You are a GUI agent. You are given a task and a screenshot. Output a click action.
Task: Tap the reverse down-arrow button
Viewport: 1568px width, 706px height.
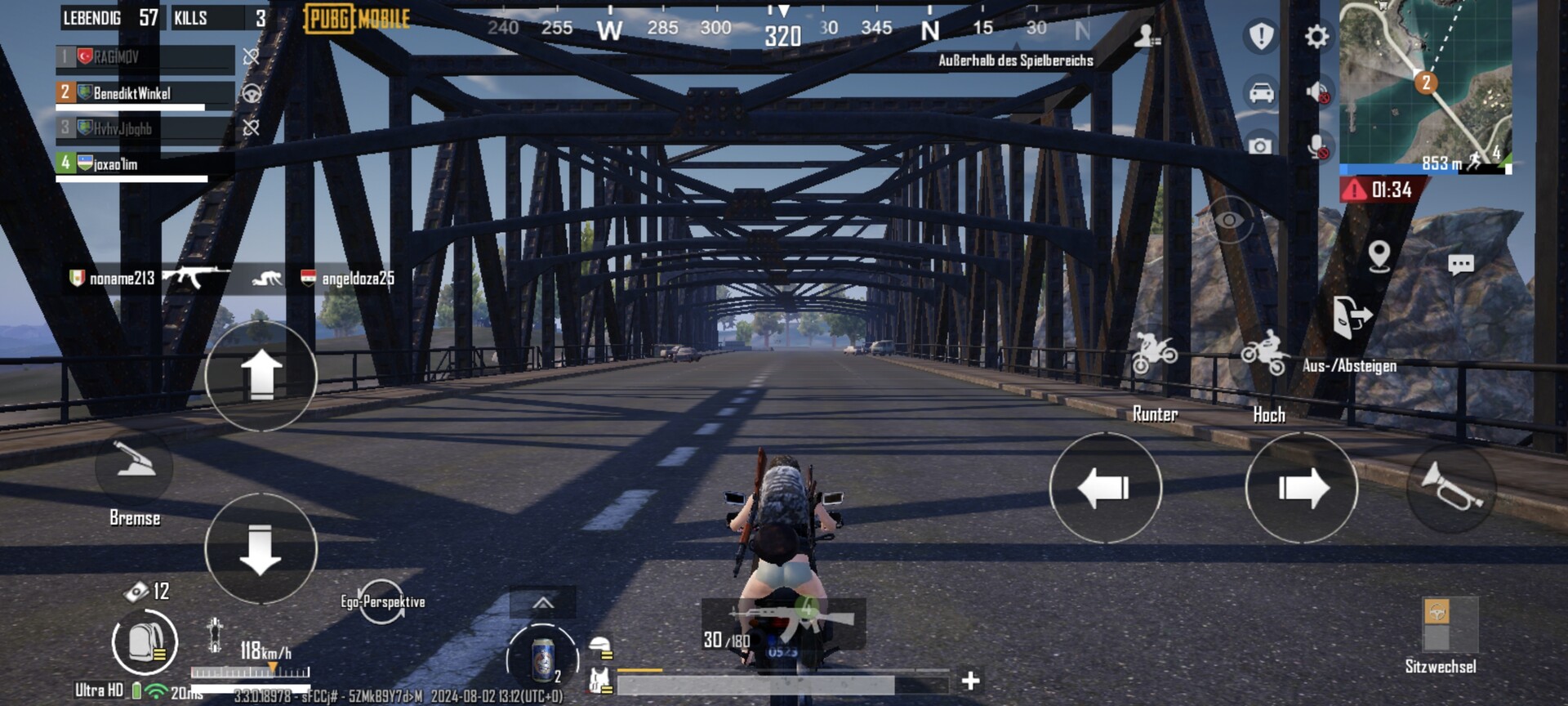261,548
